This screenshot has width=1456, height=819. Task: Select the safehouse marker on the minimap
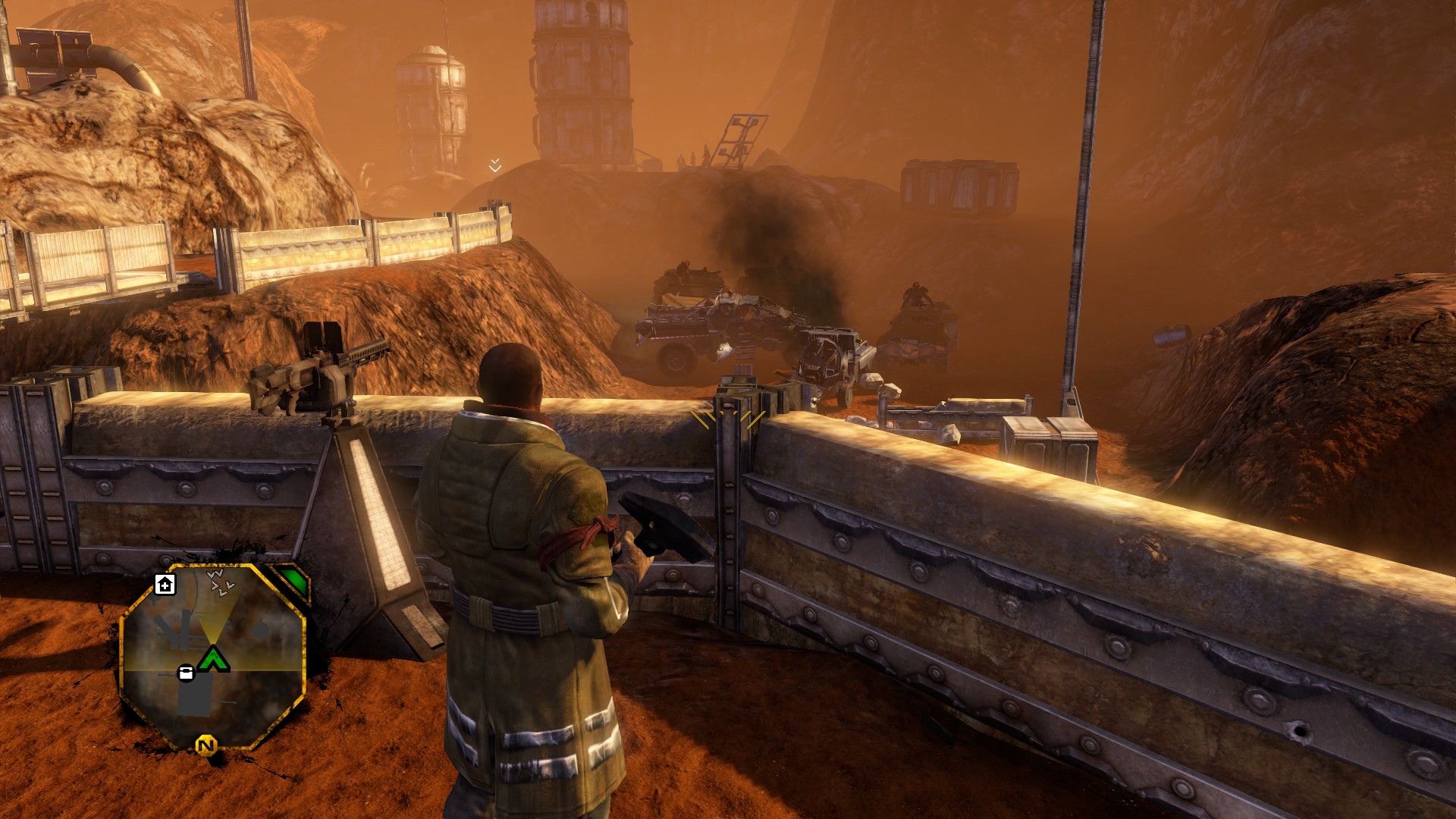click(x=165, y=585)
